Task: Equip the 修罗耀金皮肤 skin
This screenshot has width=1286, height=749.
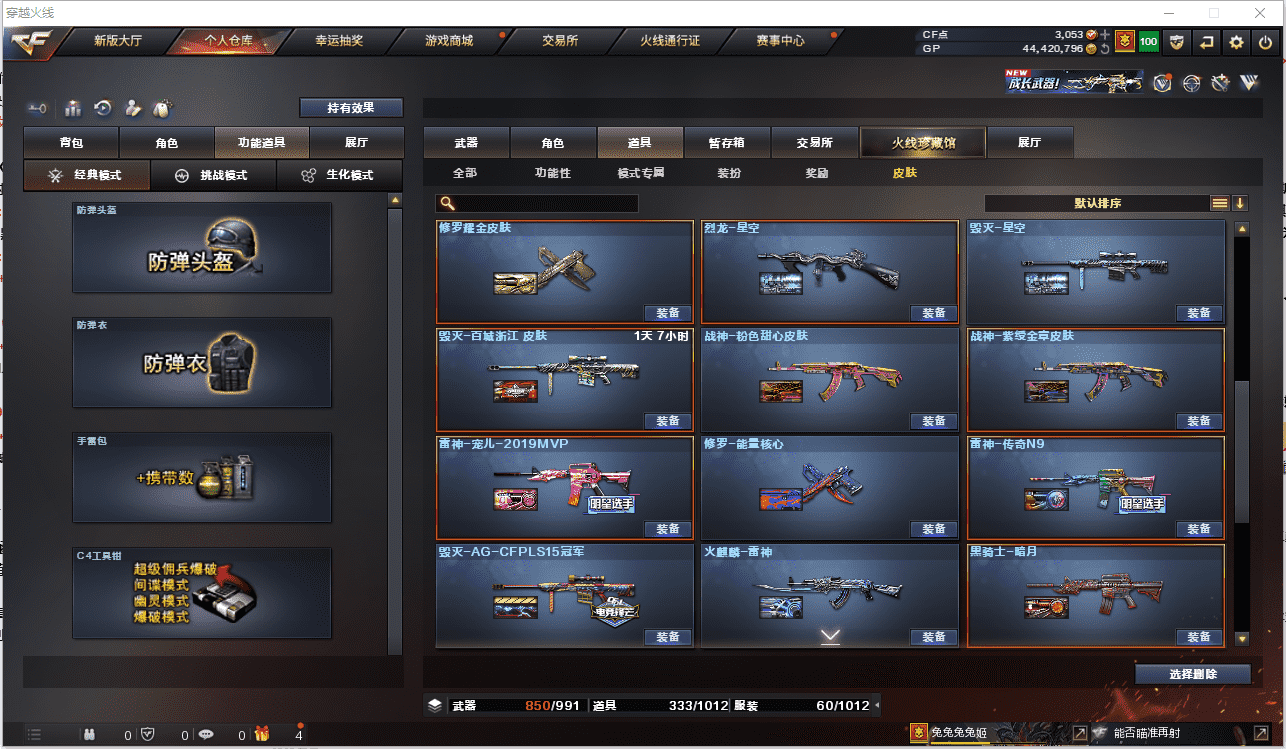Action: (x=667, y=313)
